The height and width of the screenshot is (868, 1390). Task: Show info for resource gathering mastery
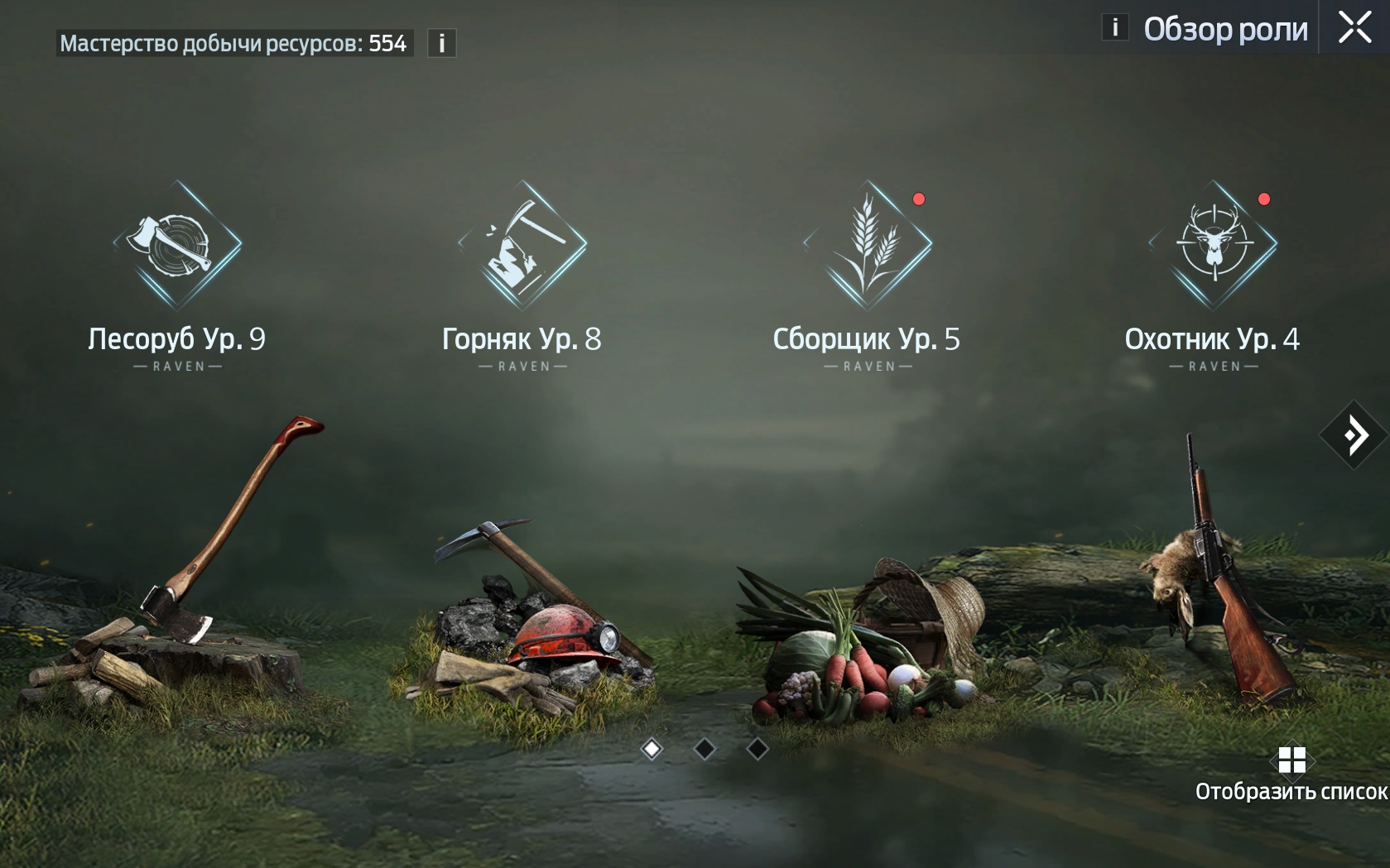pos(441,43)
